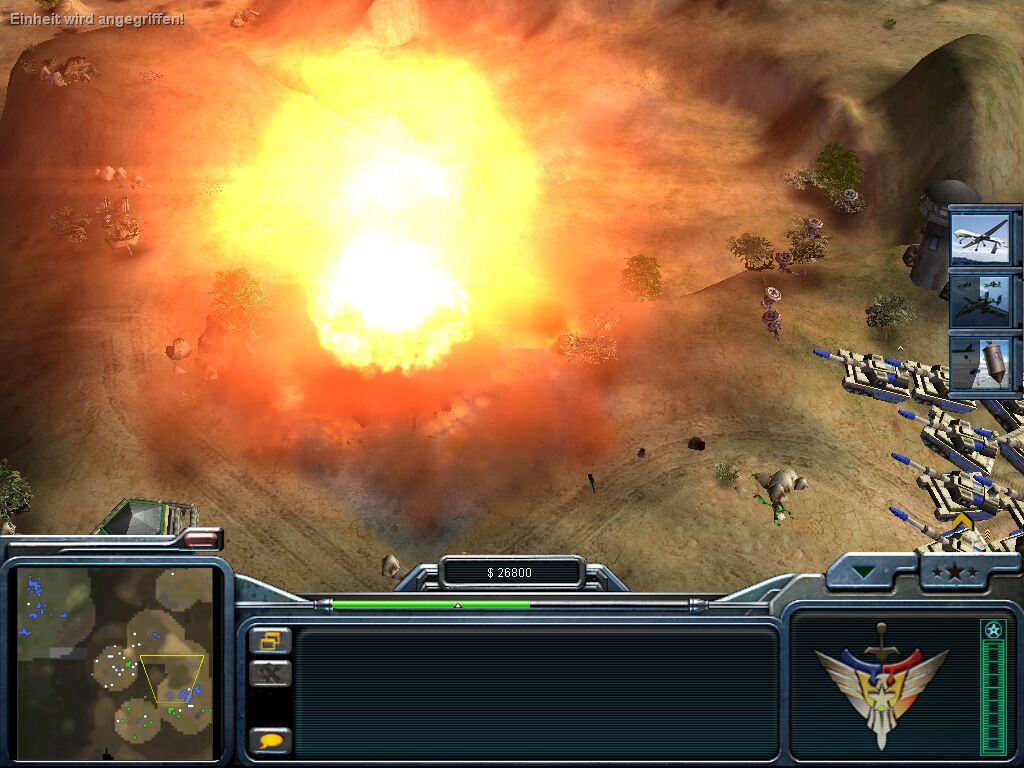The image size is (1024, 768).
Task: Activate the Spy Drone power shortcut
Action: tap(983, 236)
